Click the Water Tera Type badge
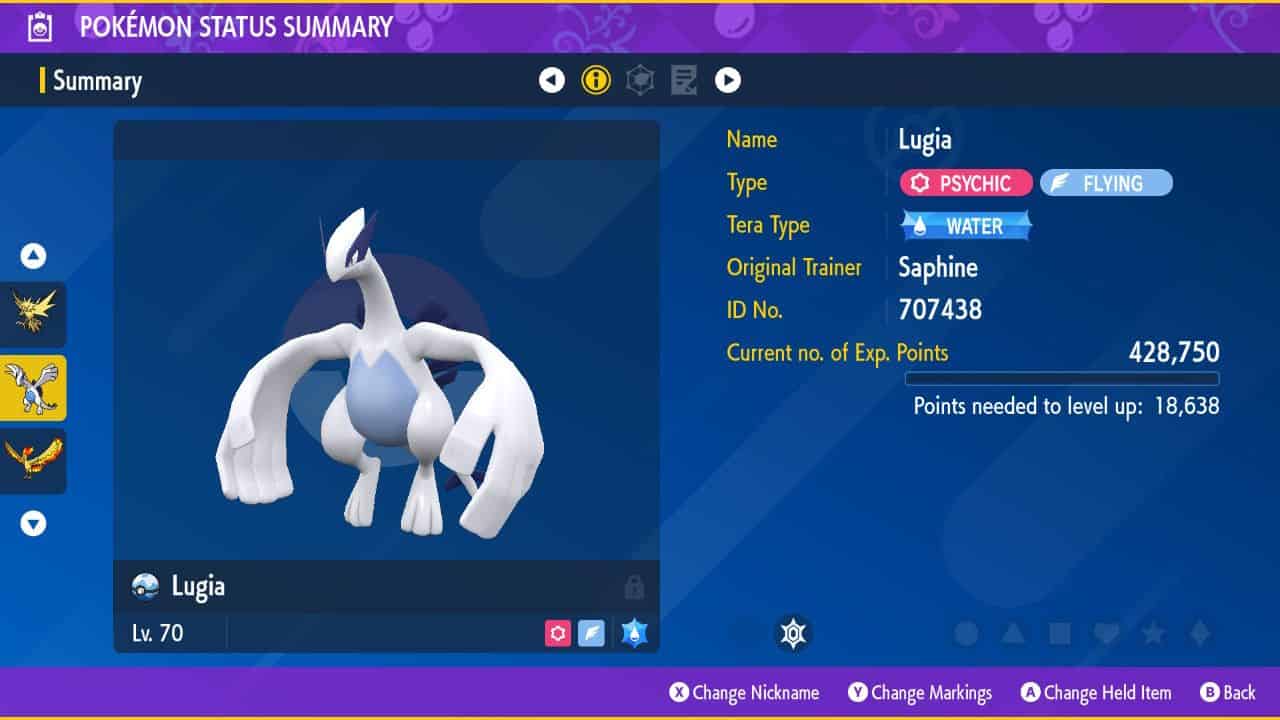The image size is (1280, 720). 966,226
